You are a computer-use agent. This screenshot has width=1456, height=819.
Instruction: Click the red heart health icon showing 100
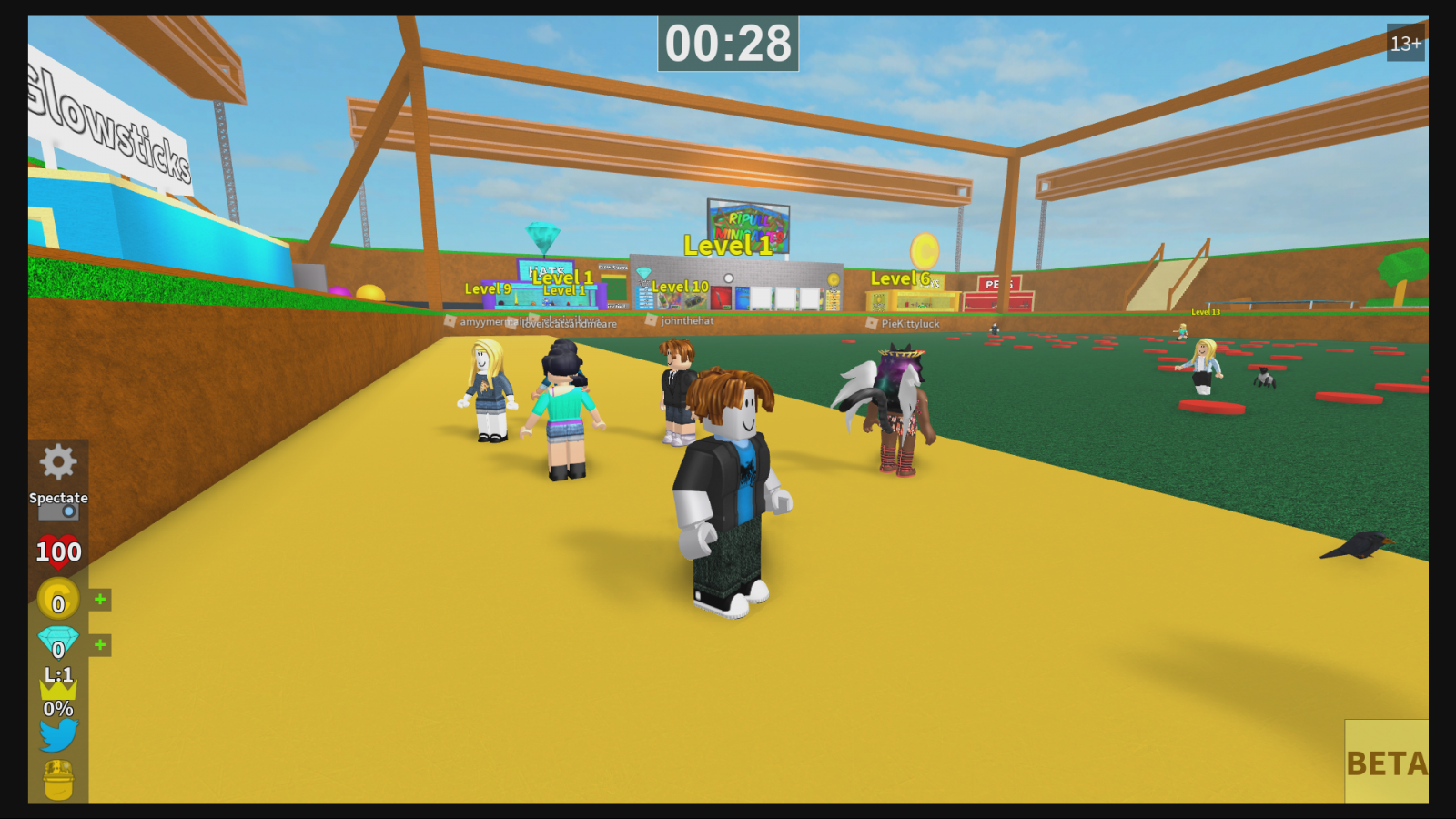point(58,549)
